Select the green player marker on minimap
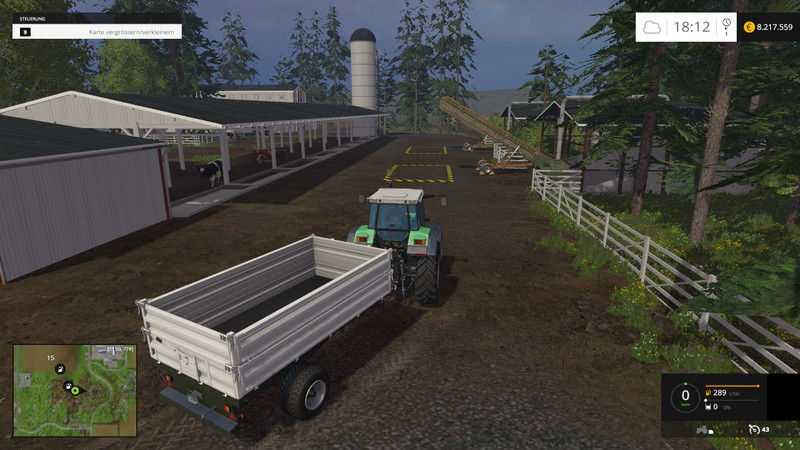 [75, 390]
